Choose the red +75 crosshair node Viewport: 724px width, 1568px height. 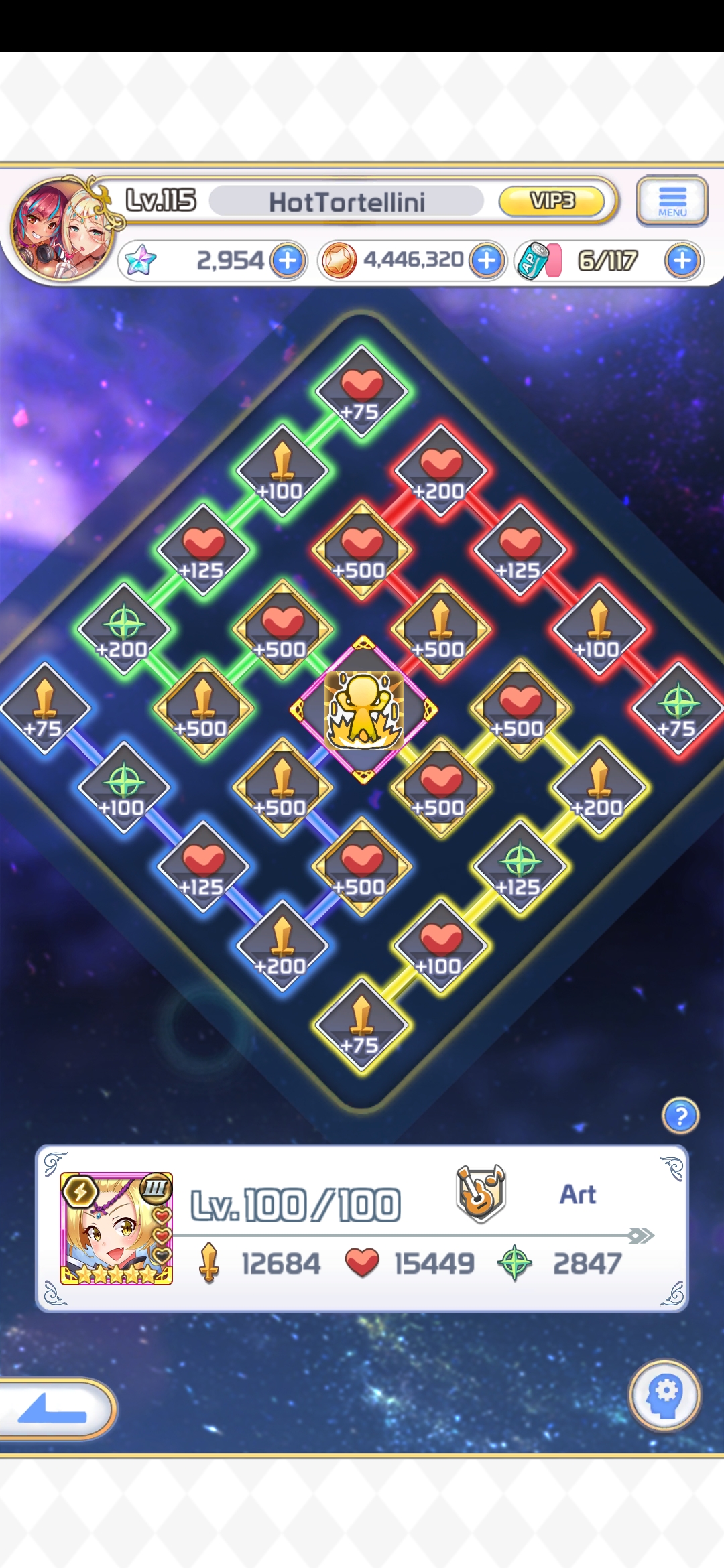678,709
